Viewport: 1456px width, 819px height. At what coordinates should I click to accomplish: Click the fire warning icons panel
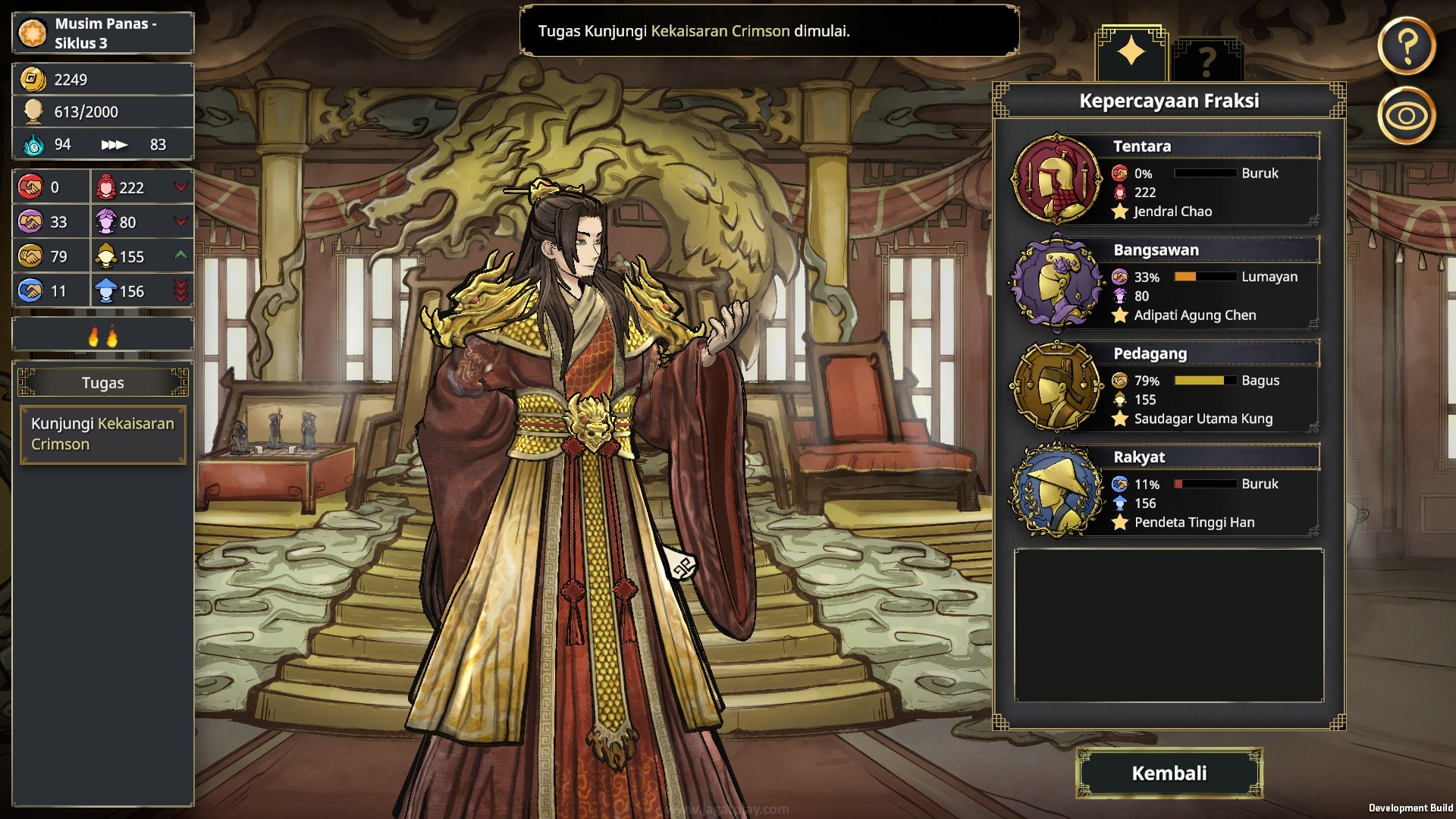click(x=102, y=333)
